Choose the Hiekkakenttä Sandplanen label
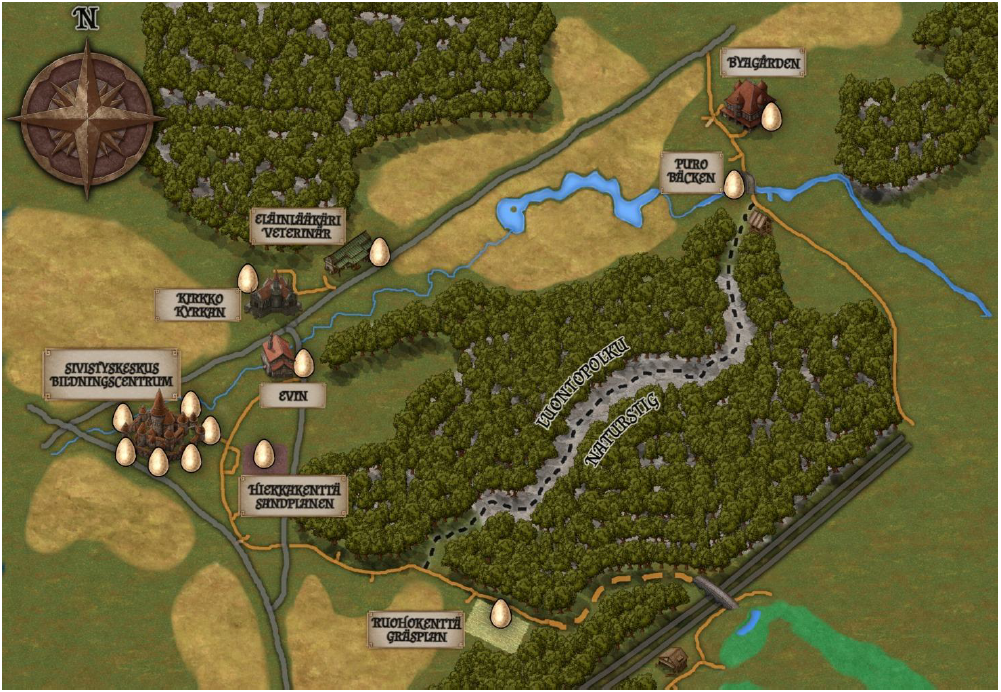1001x692 pixels. pos(293,496)
